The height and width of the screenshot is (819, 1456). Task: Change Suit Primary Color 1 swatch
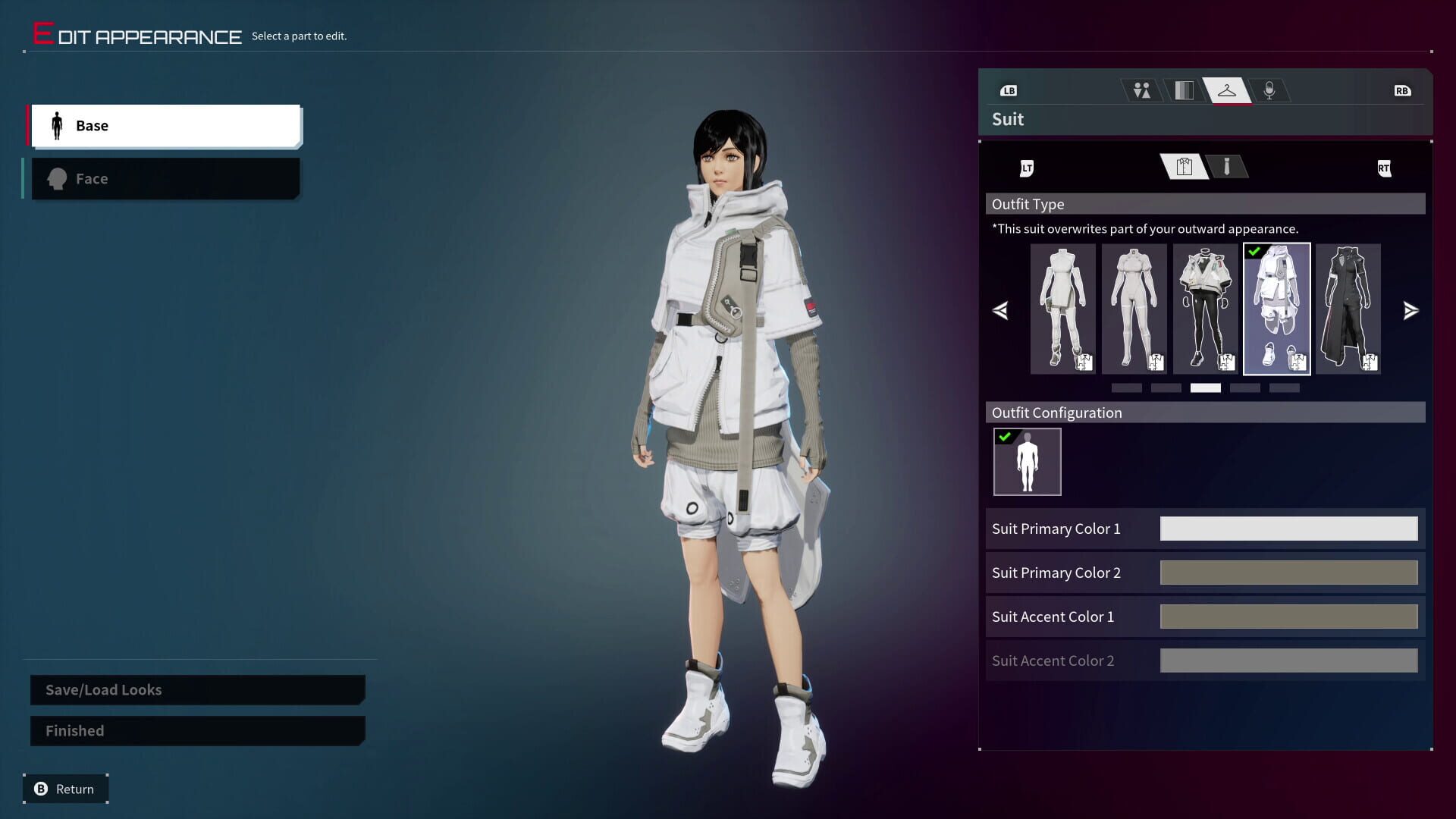coord(1288,529)
